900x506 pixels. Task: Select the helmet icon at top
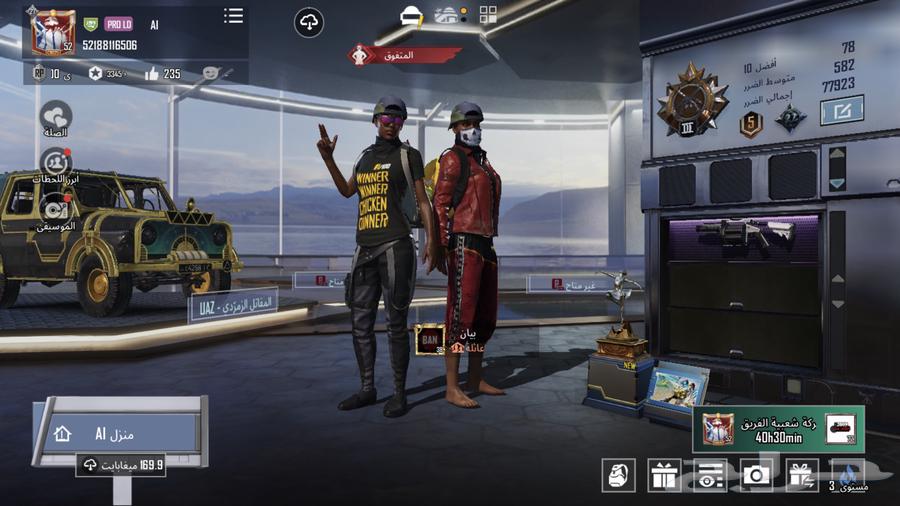pyautogui.click(x=411, y=15)
